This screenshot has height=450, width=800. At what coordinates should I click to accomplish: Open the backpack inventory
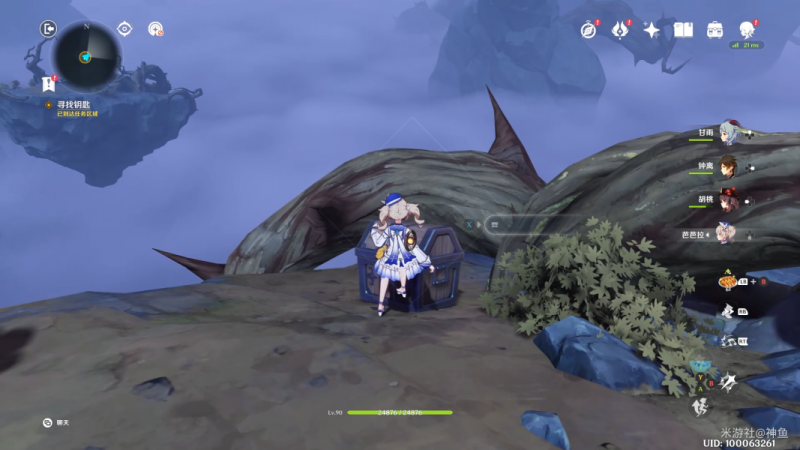coord(715,31)
